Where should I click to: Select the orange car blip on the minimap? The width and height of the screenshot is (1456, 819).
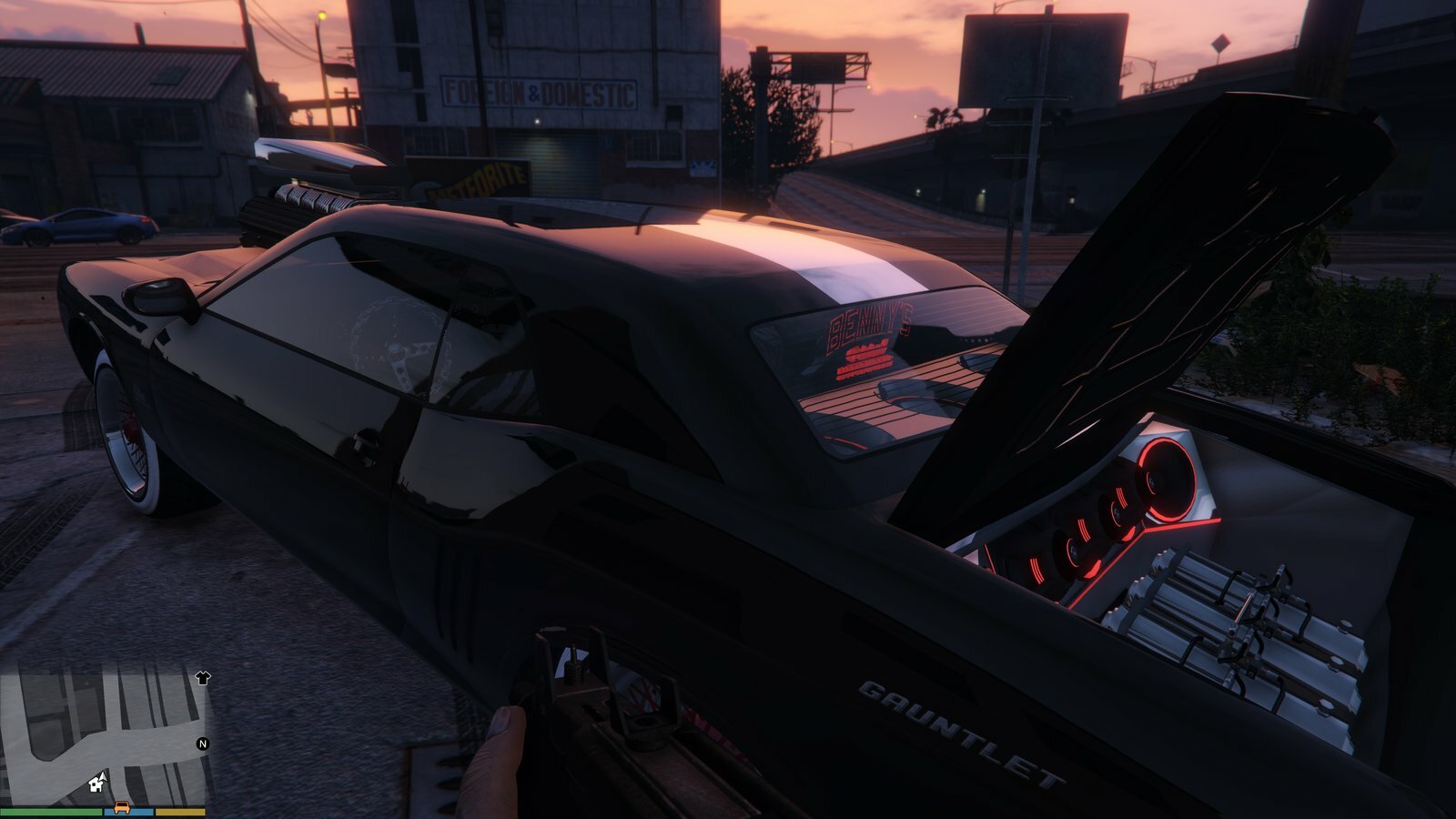(121, 807)
